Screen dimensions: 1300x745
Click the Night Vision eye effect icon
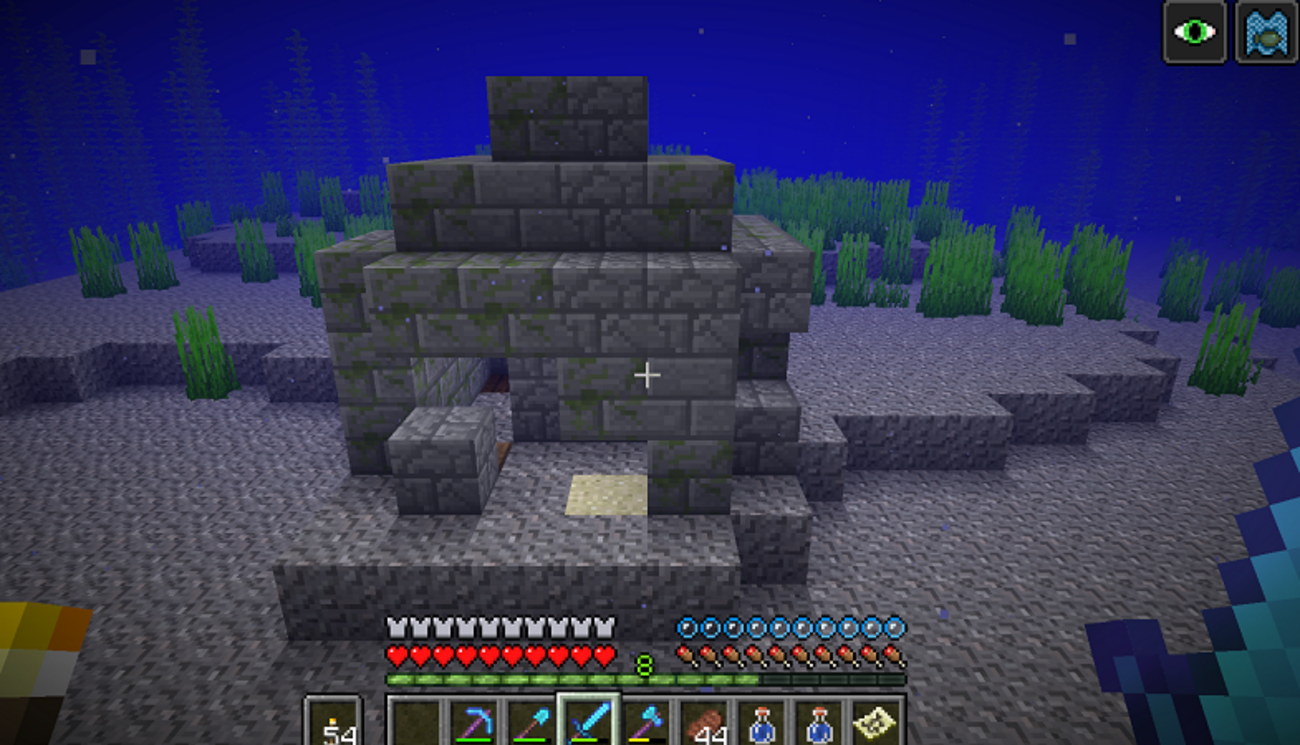click(1194, 32)
